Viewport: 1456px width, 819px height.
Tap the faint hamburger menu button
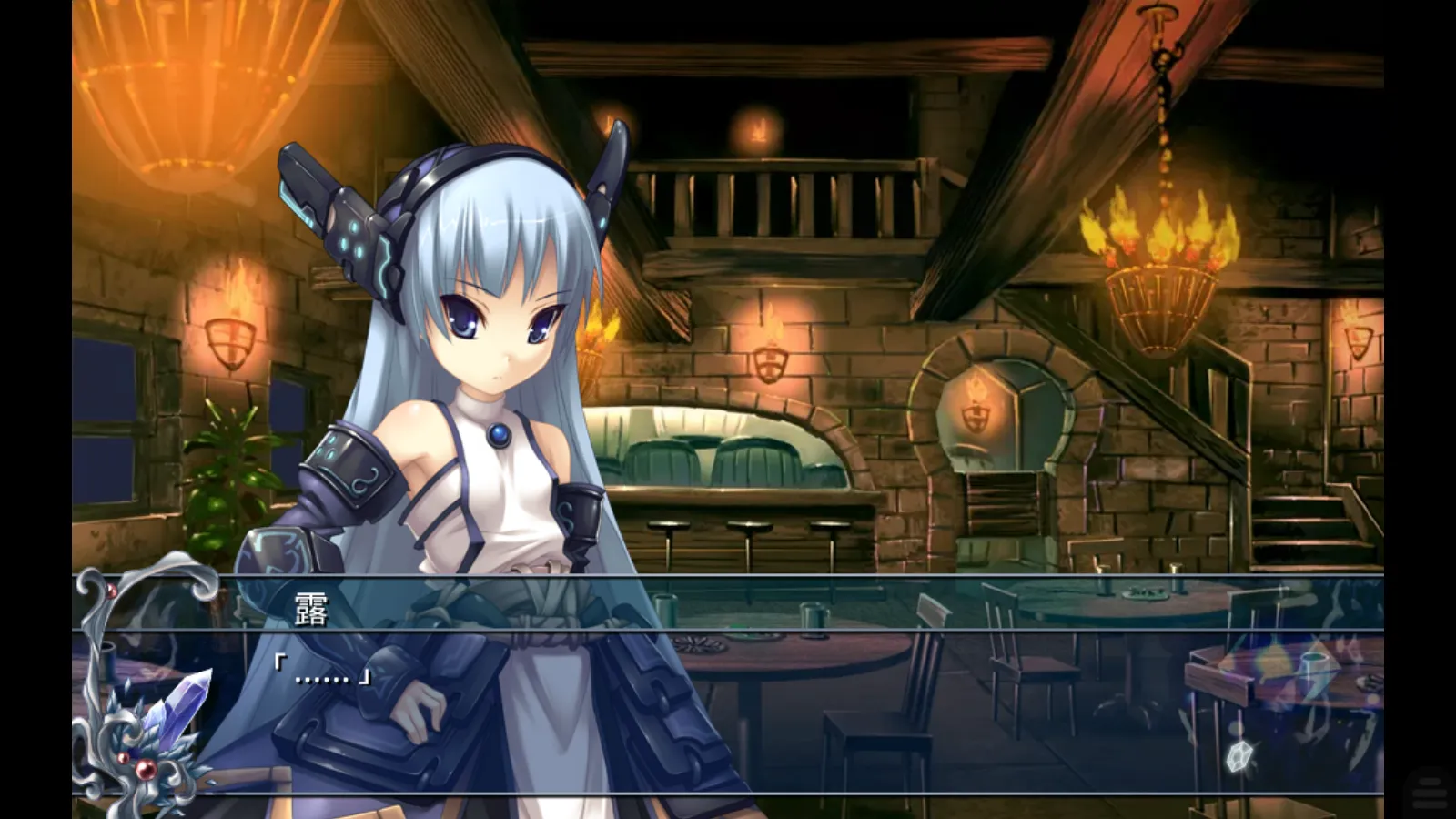[1430, 789]
